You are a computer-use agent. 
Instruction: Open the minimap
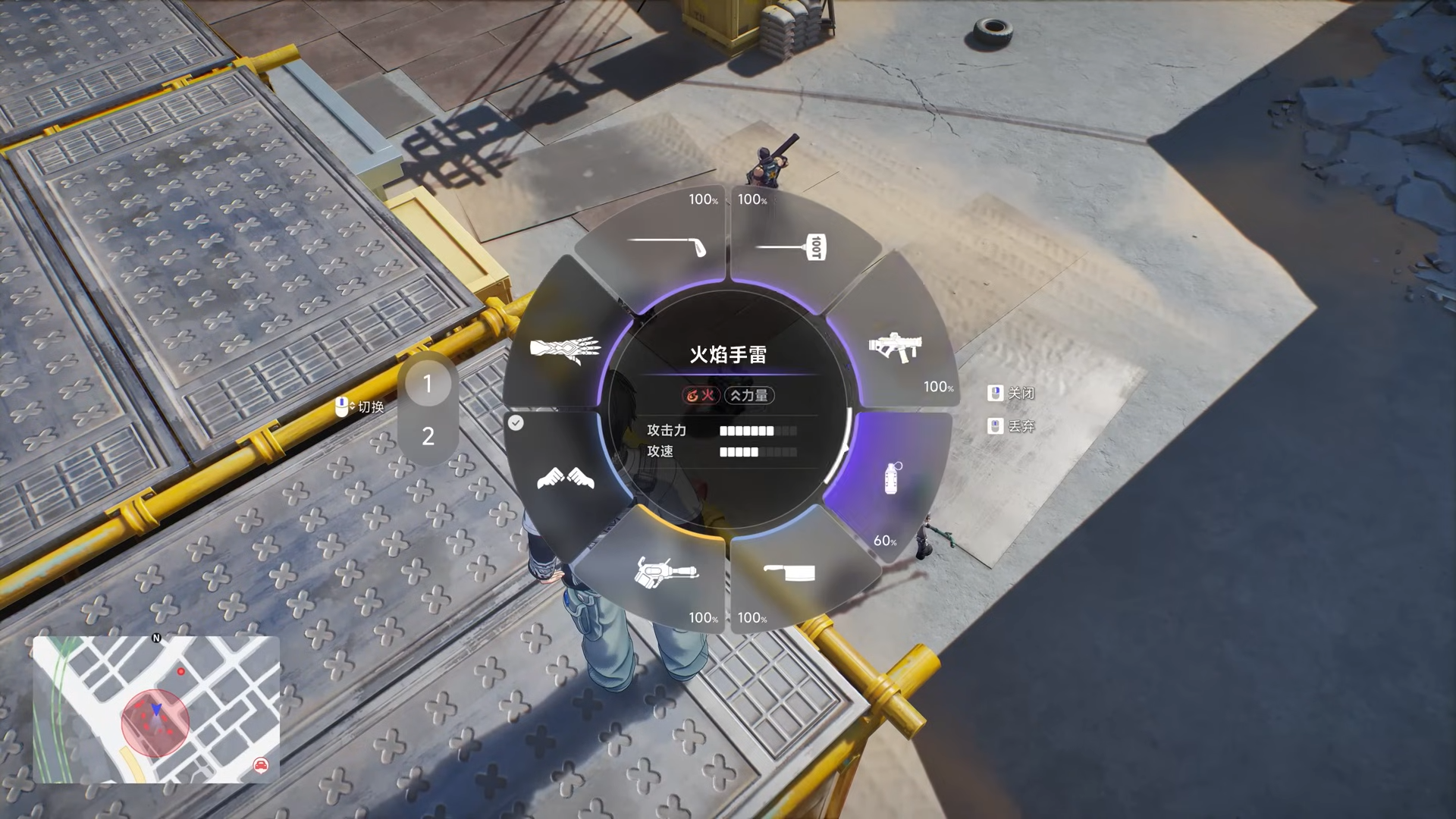click(x=155, y=709)
